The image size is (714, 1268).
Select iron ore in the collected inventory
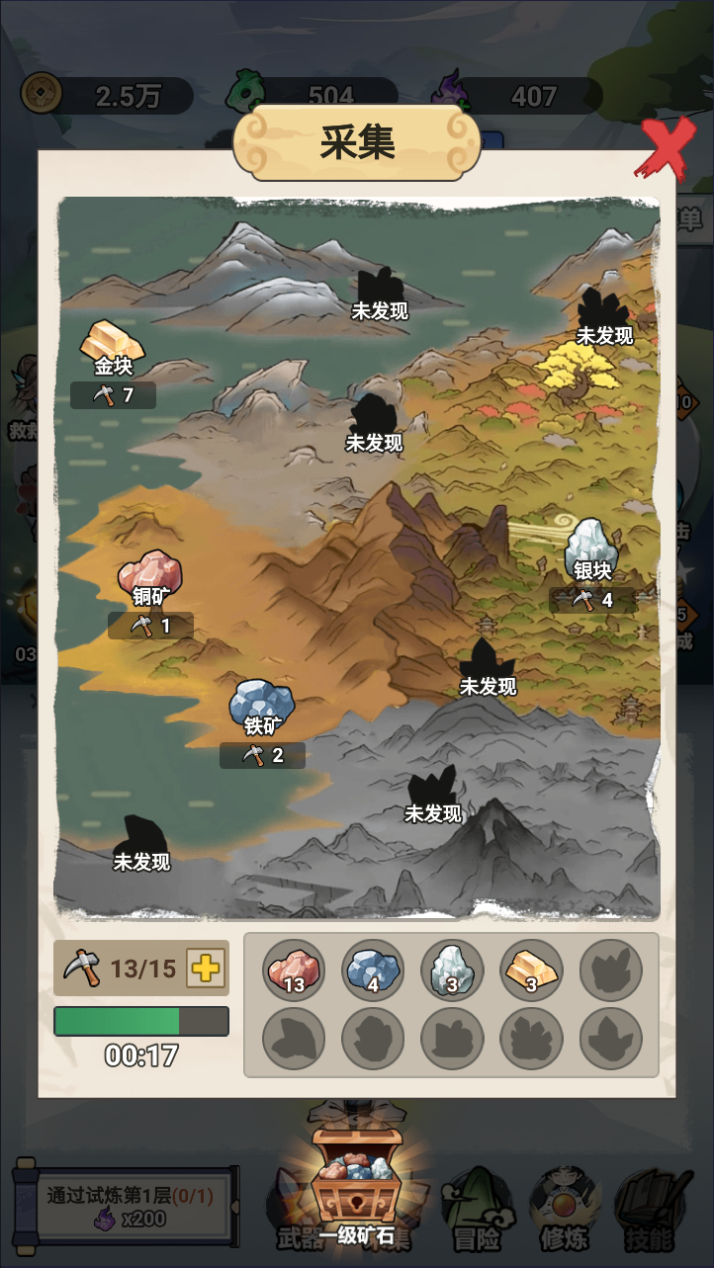click(x=373, y=971)
